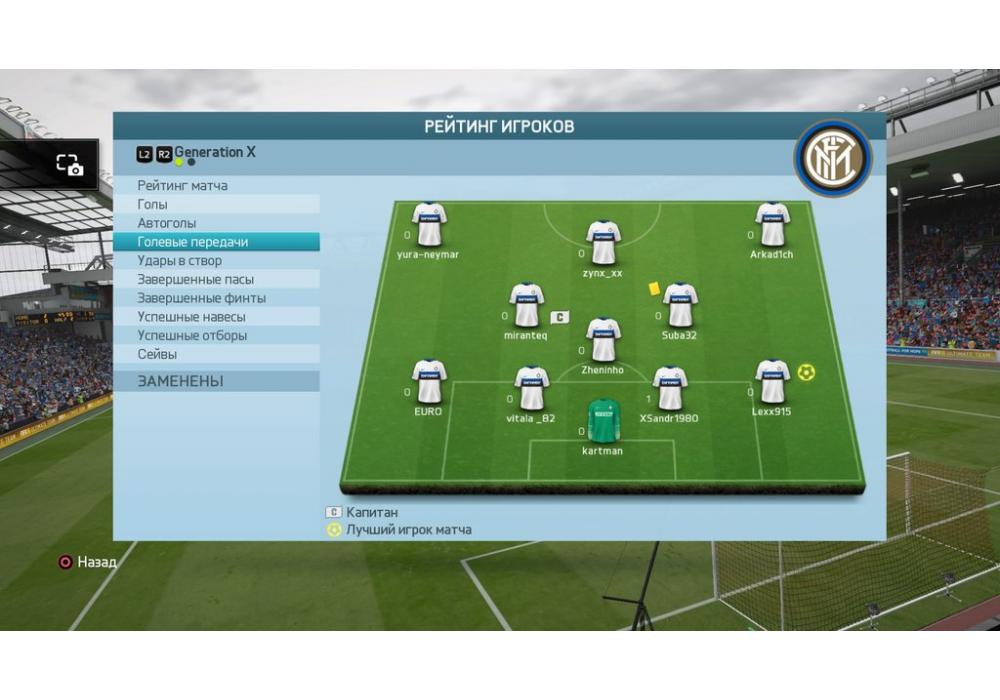Click player yura-neymar's shirt
The width and height of the screenshot is (1000, 700).
[428, 225]
